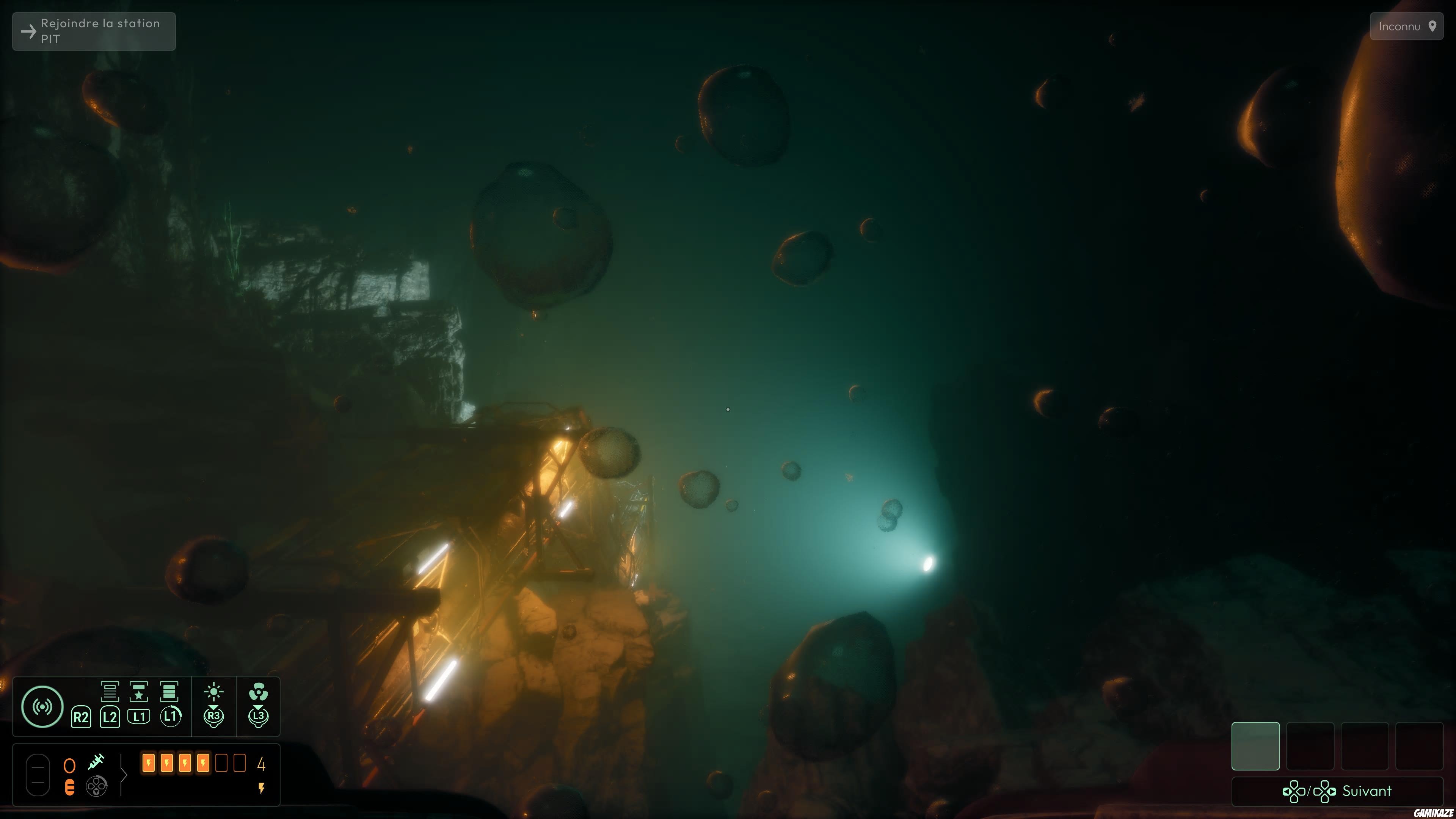
Task: Click the battery stack icon above L1
Action: (169, 692)
